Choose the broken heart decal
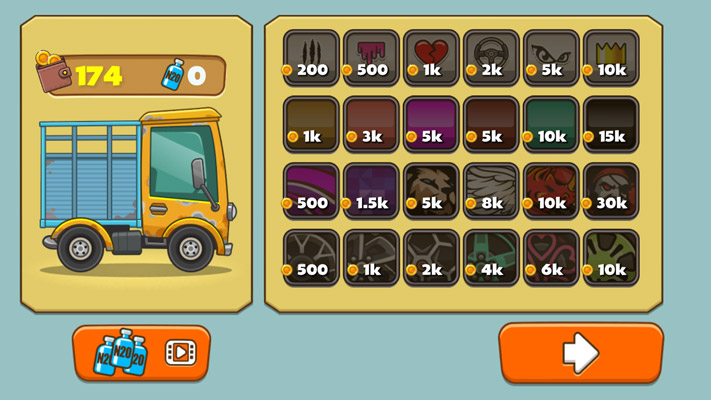The image size is (711, 400). click(431, 57)
